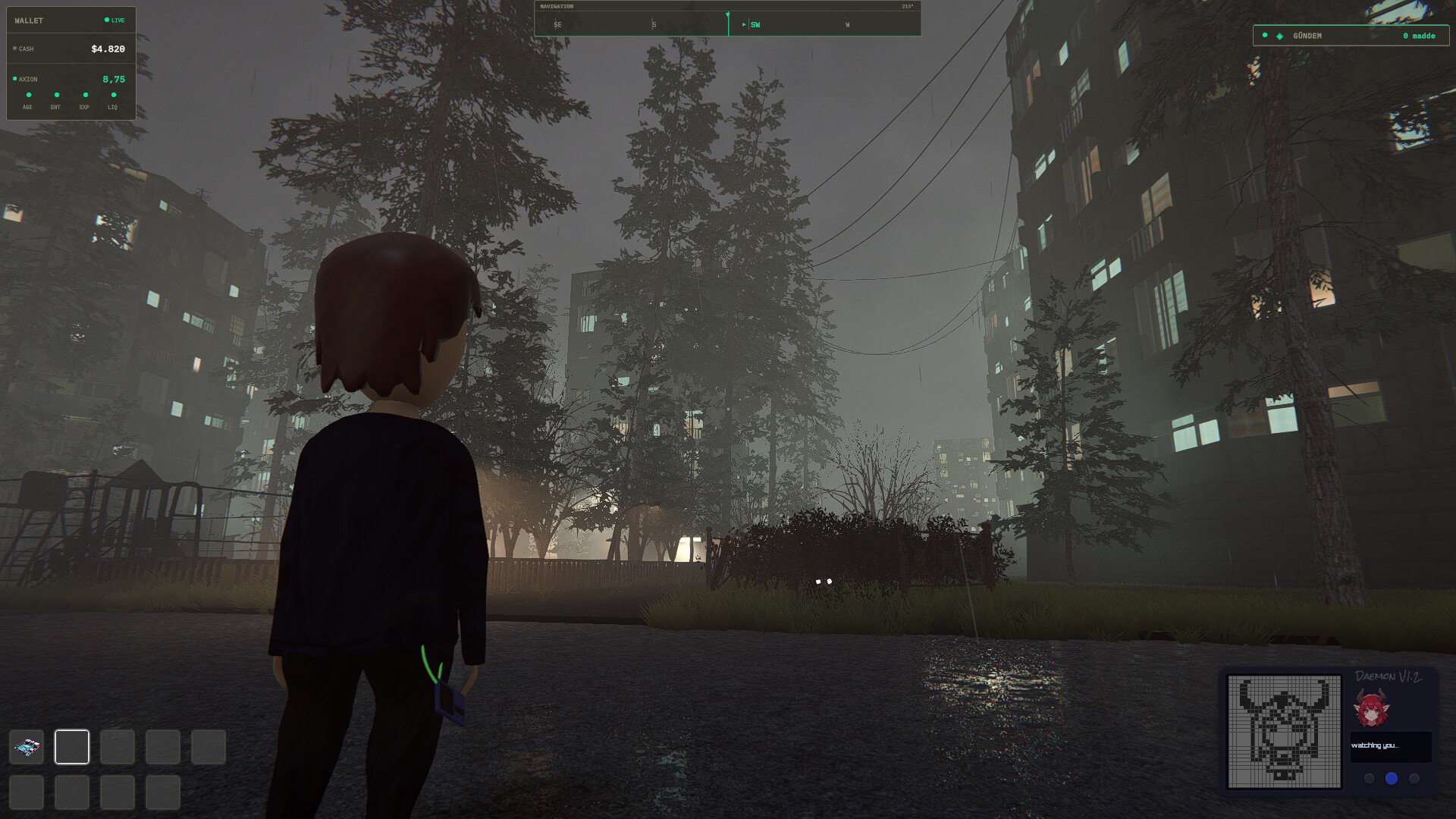Expand the NAVIGATION compass panel

tap(559, 6)
